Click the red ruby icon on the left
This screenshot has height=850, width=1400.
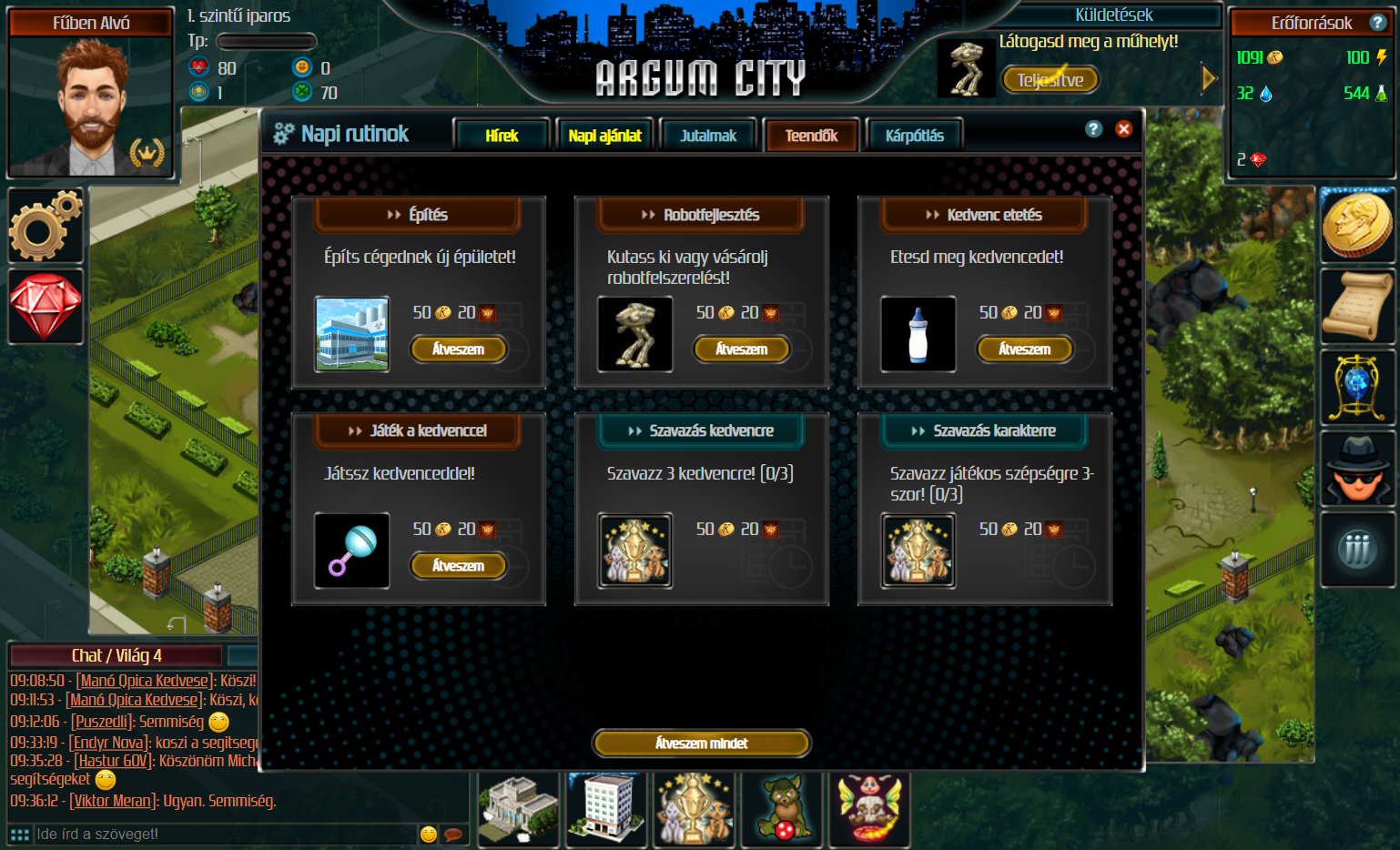coord(45,307)
